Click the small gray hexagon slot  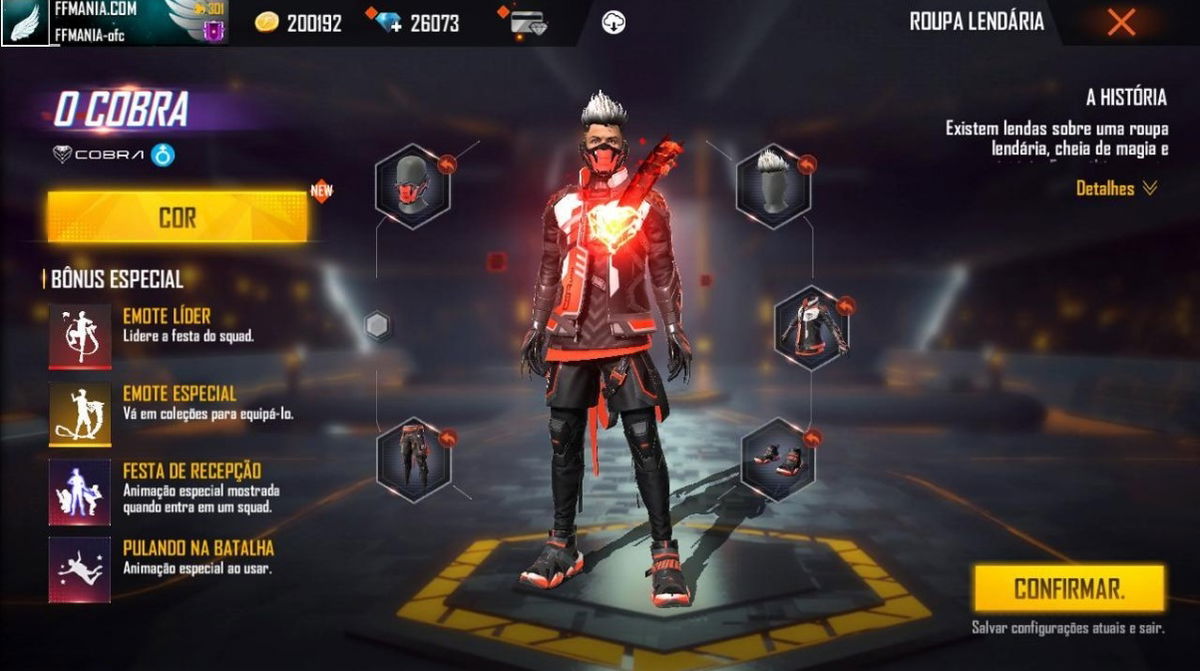(x=377, y=326)
